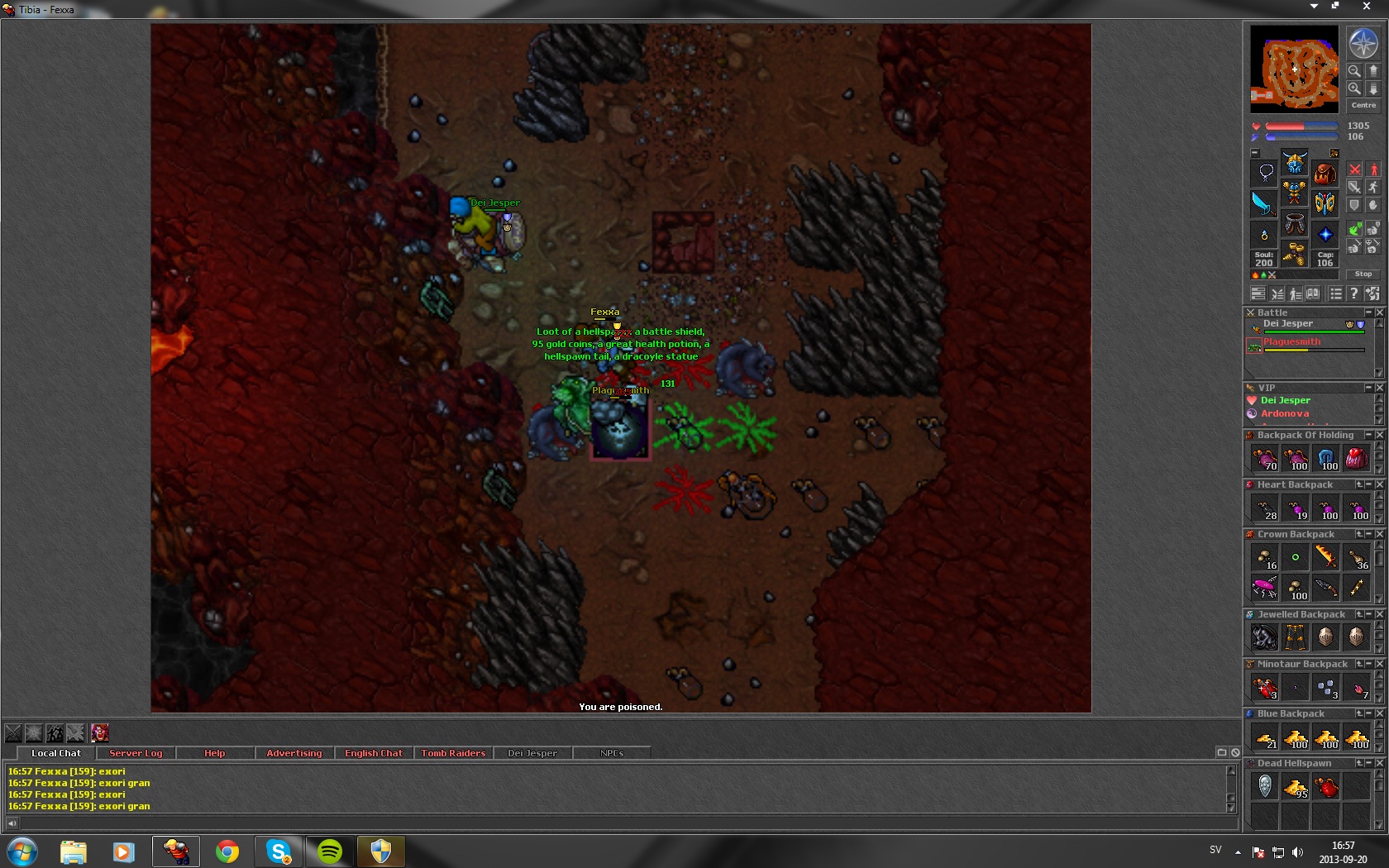Screen dimensions: 1389x868
Task: Click the horned helmet equipment slot
Action: tap(1295, 162)
